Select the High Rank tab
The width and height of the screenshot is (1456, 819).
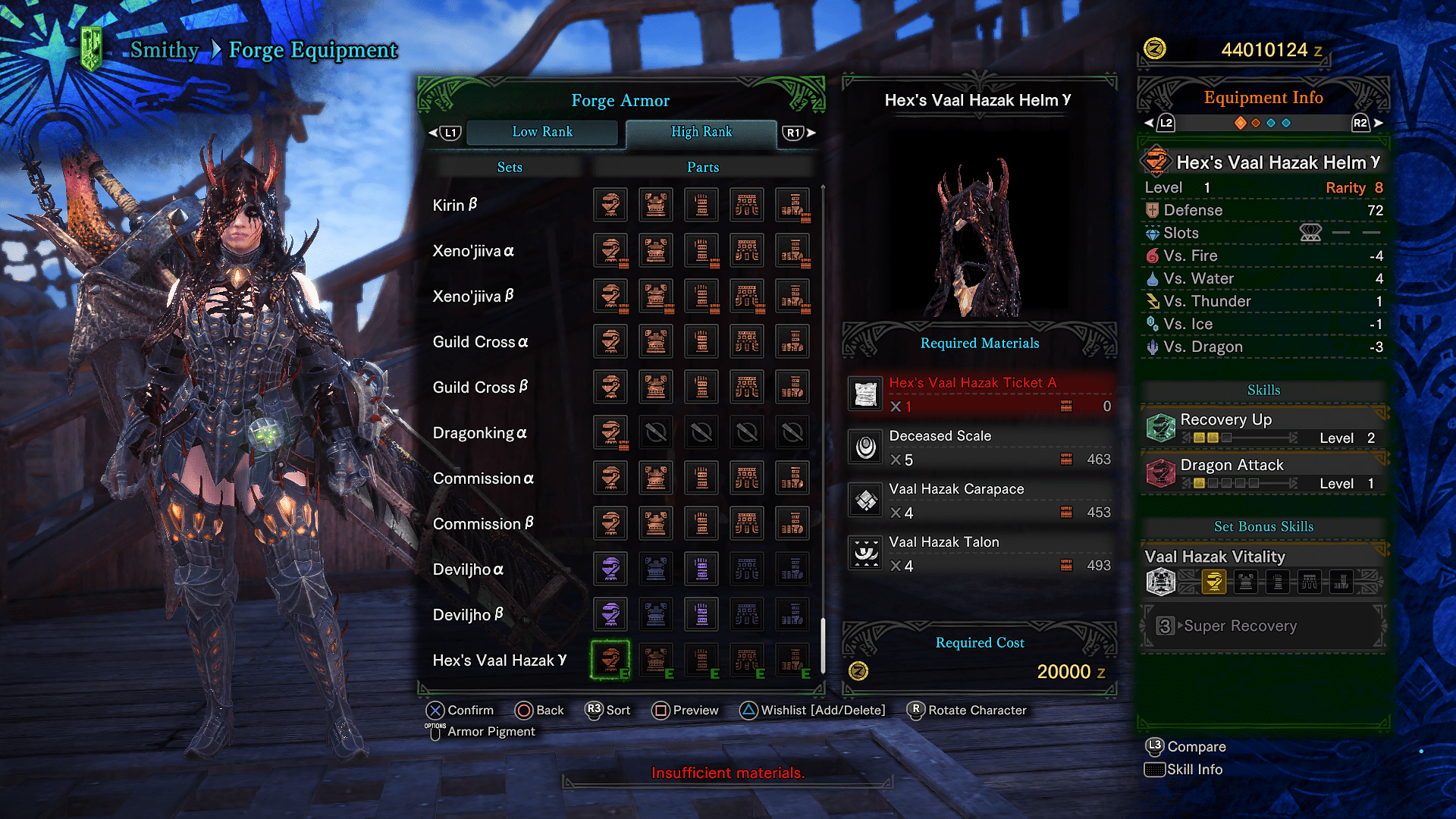click(x=701, y=132)
